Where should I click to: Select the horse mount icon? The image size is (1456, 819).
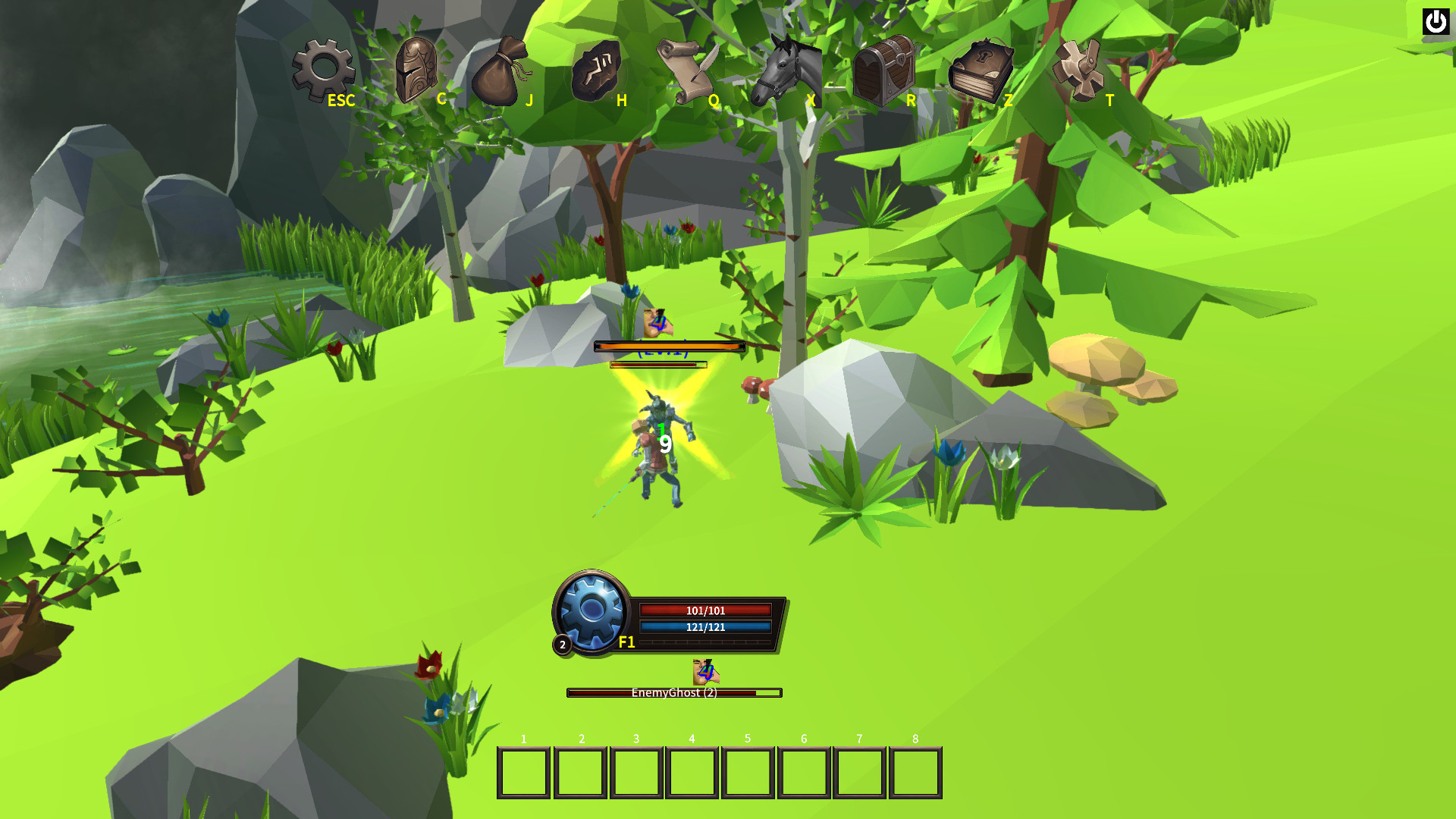pos(786,71)
